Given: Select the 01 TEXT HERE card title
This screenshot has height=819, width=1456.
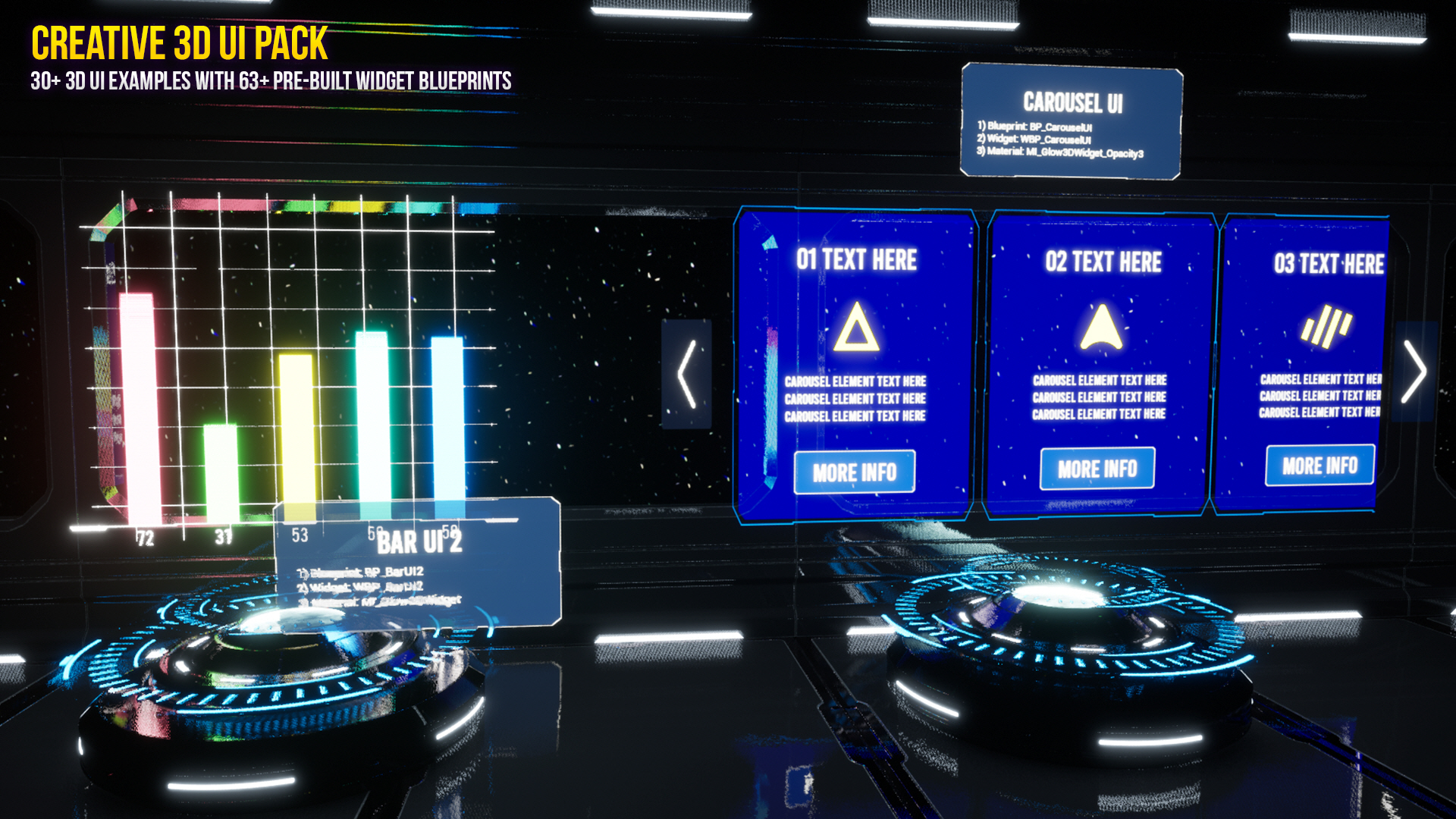Looking at the screenshot, I should (x=856, y=259).
